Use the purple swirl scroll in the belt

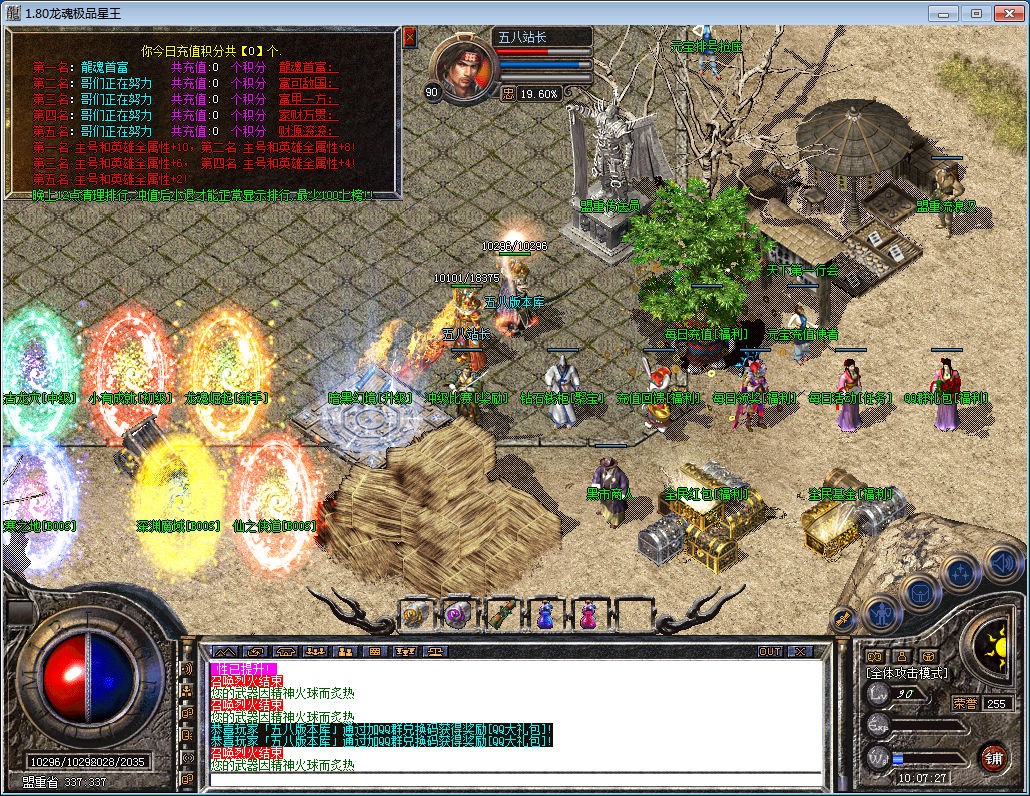pos(457,613)
